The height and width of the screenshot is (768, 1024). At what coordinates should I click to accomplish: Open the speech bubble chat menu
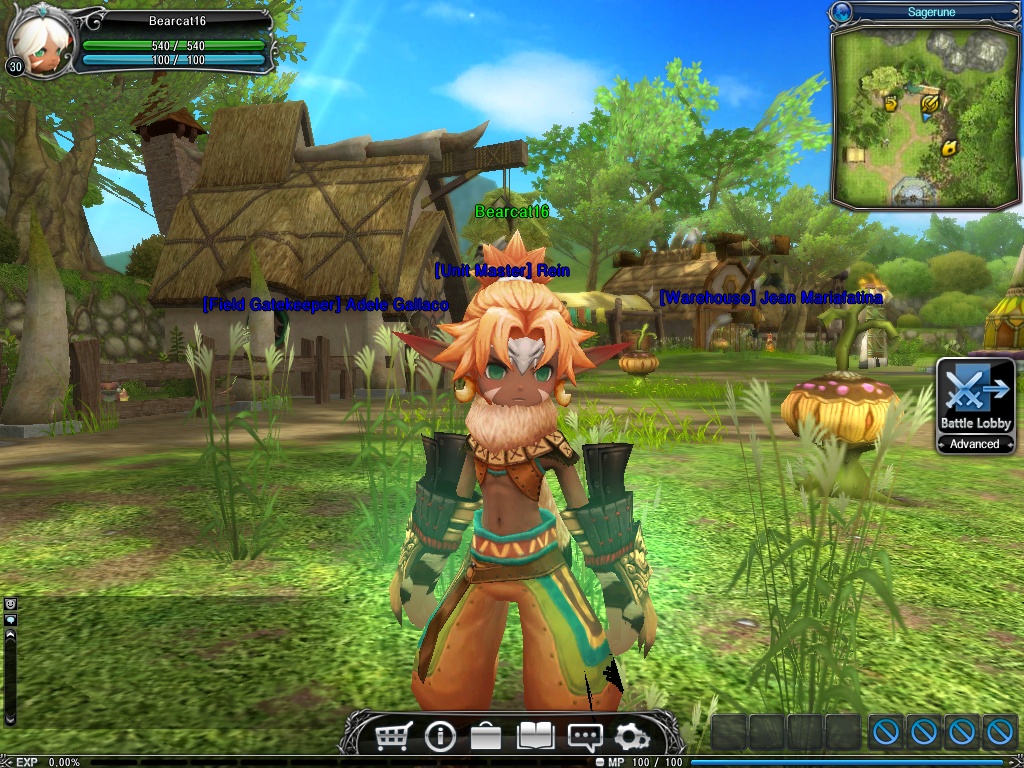click(x=584, y=737)
